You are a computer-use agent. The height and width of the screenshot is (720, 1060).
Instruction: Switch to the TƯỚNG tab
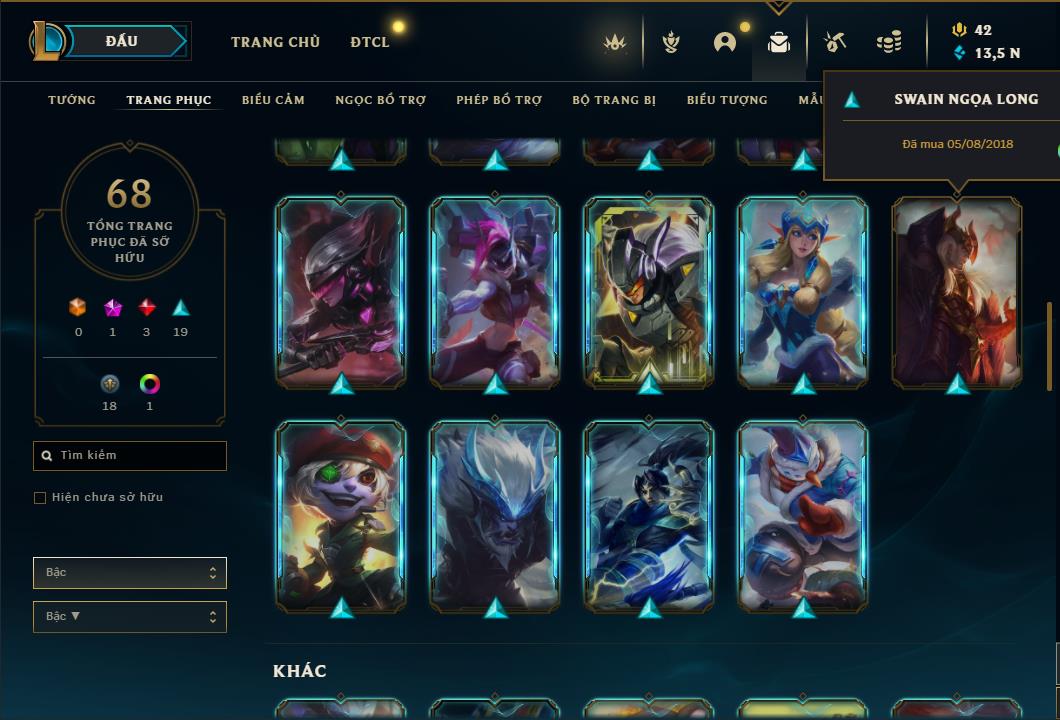click(x=72, y=100)
